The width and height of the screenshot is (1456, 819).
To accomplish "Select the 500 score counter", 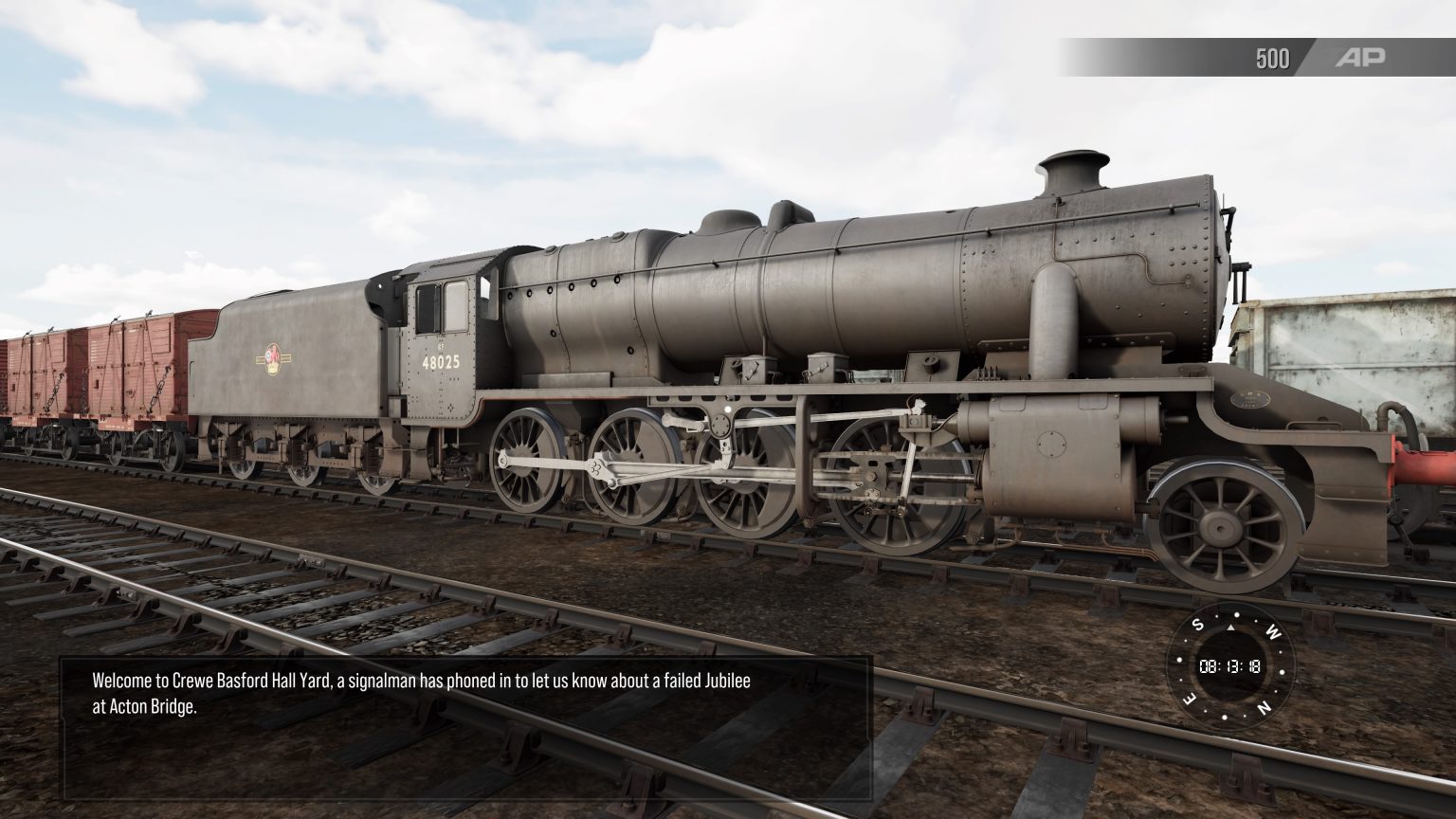I will click(x=1270, y=58).
